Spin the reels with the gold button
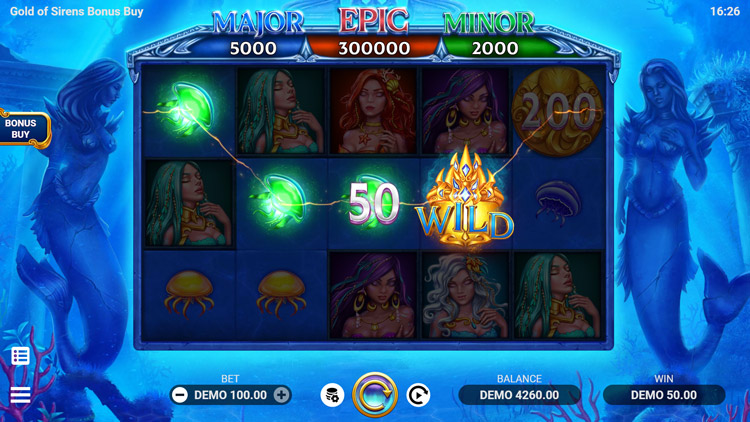 375,394
